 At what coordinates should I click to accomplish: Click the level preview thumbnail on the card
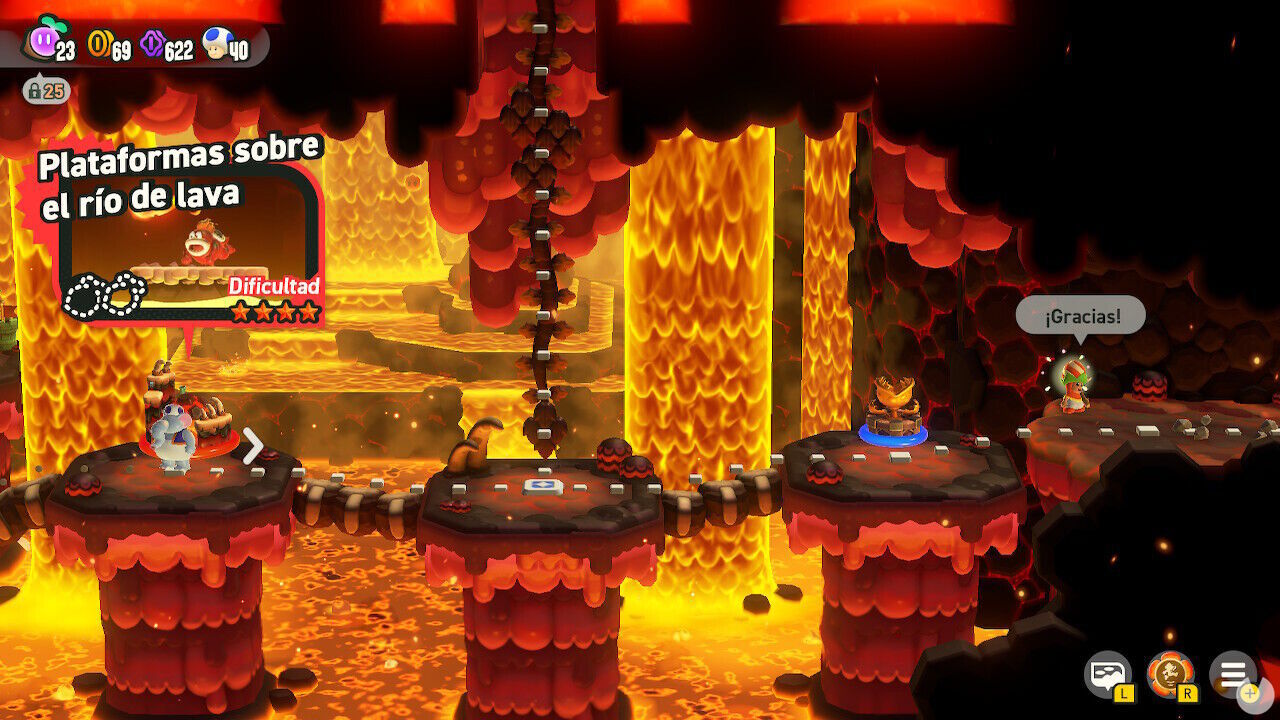197,255
